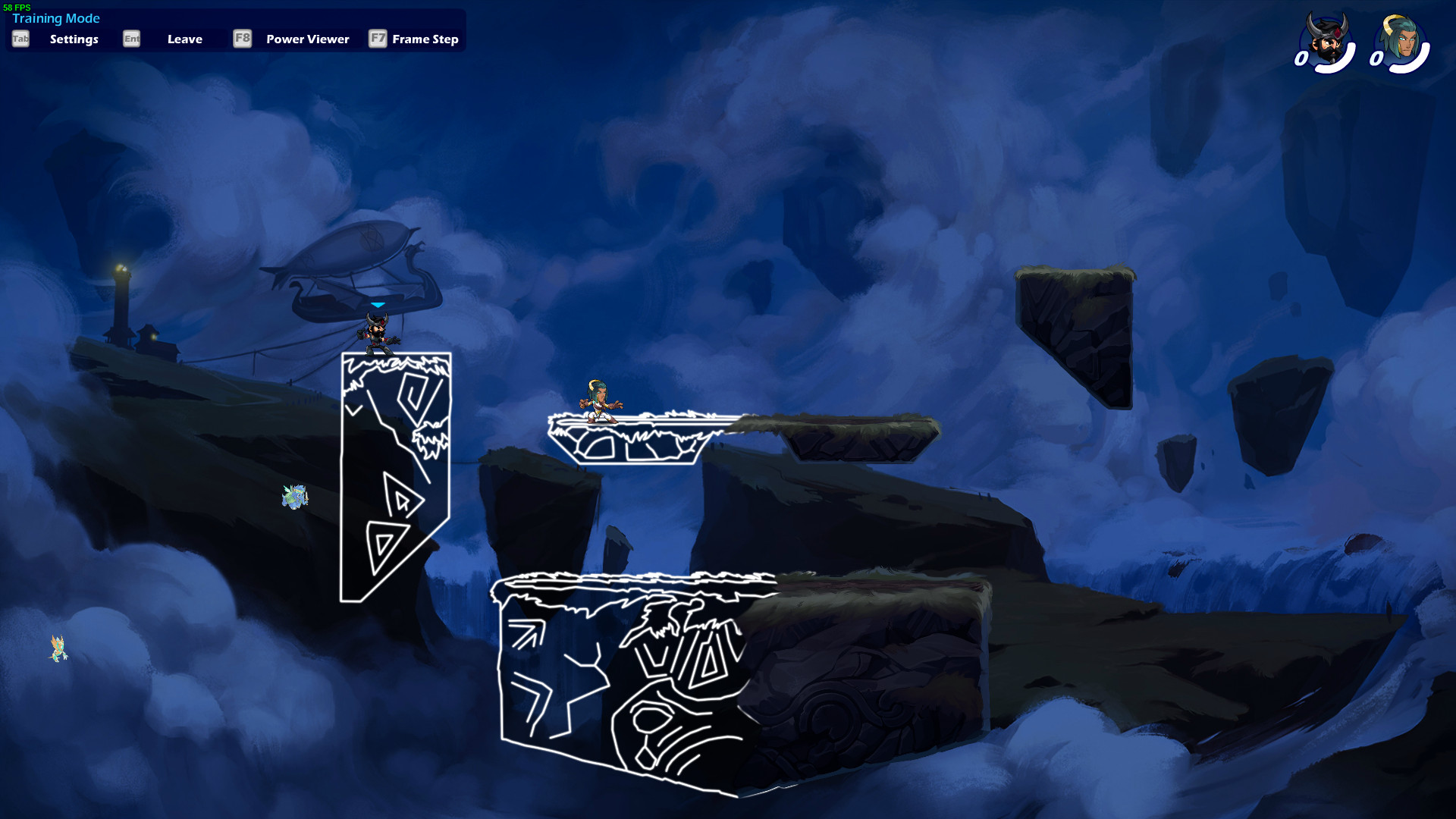Enable Frame Step mode
This screenshot has height=819, width=1456.
click(x=424, y=39)
